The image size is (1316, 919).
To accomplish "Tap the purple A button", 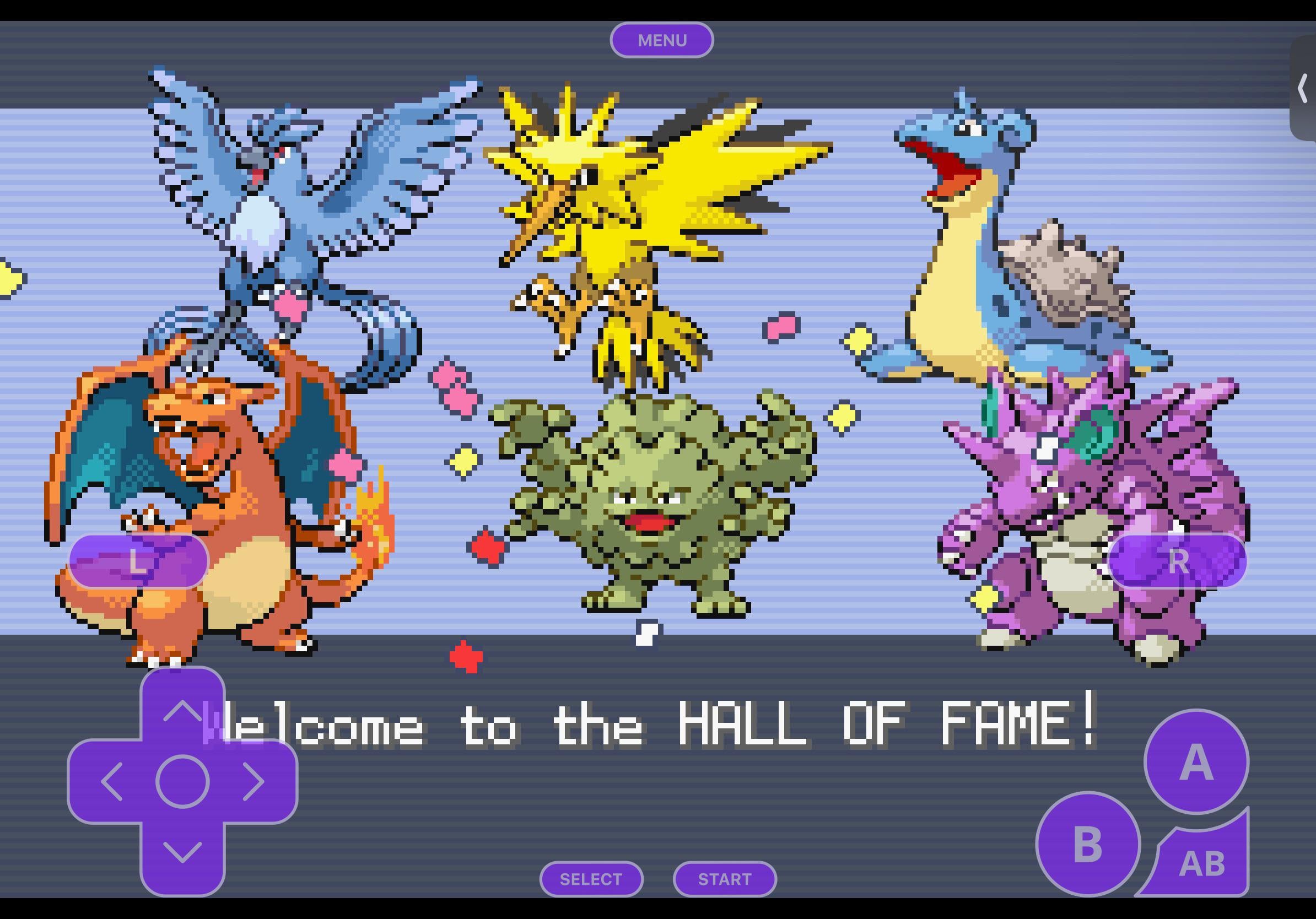I will pyautogui.click(x=1196, y=762).
